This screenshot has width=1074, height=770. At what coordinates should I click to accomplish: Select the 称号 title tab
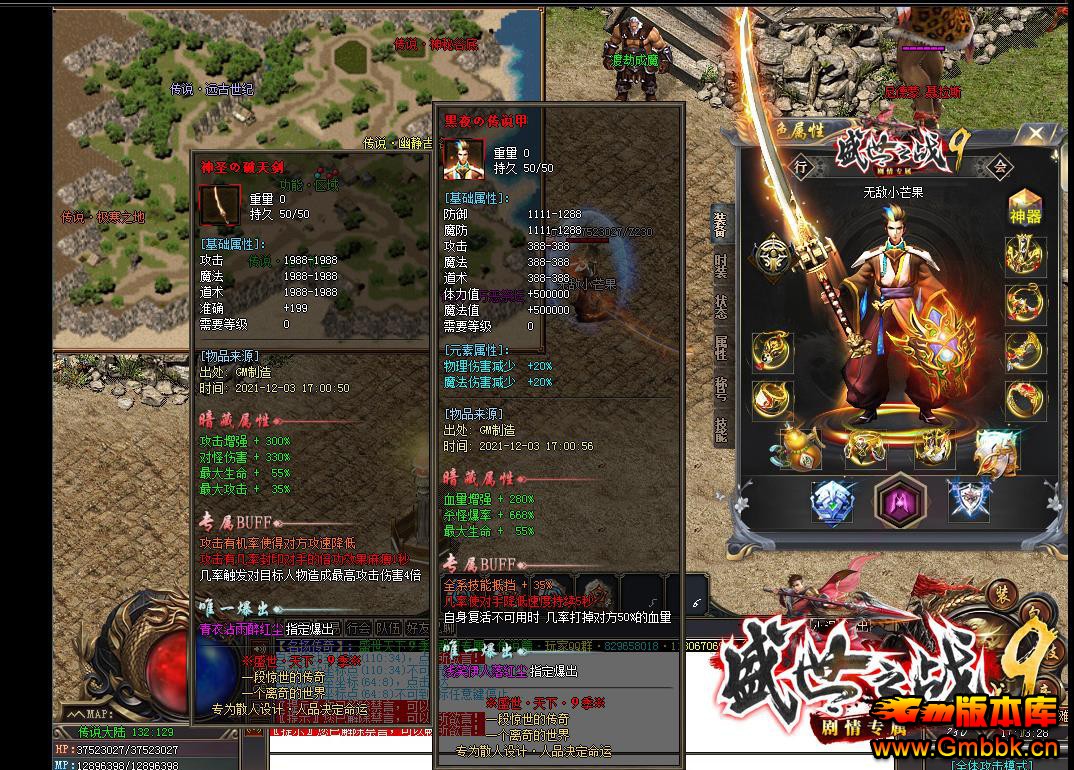pos(721,388)
